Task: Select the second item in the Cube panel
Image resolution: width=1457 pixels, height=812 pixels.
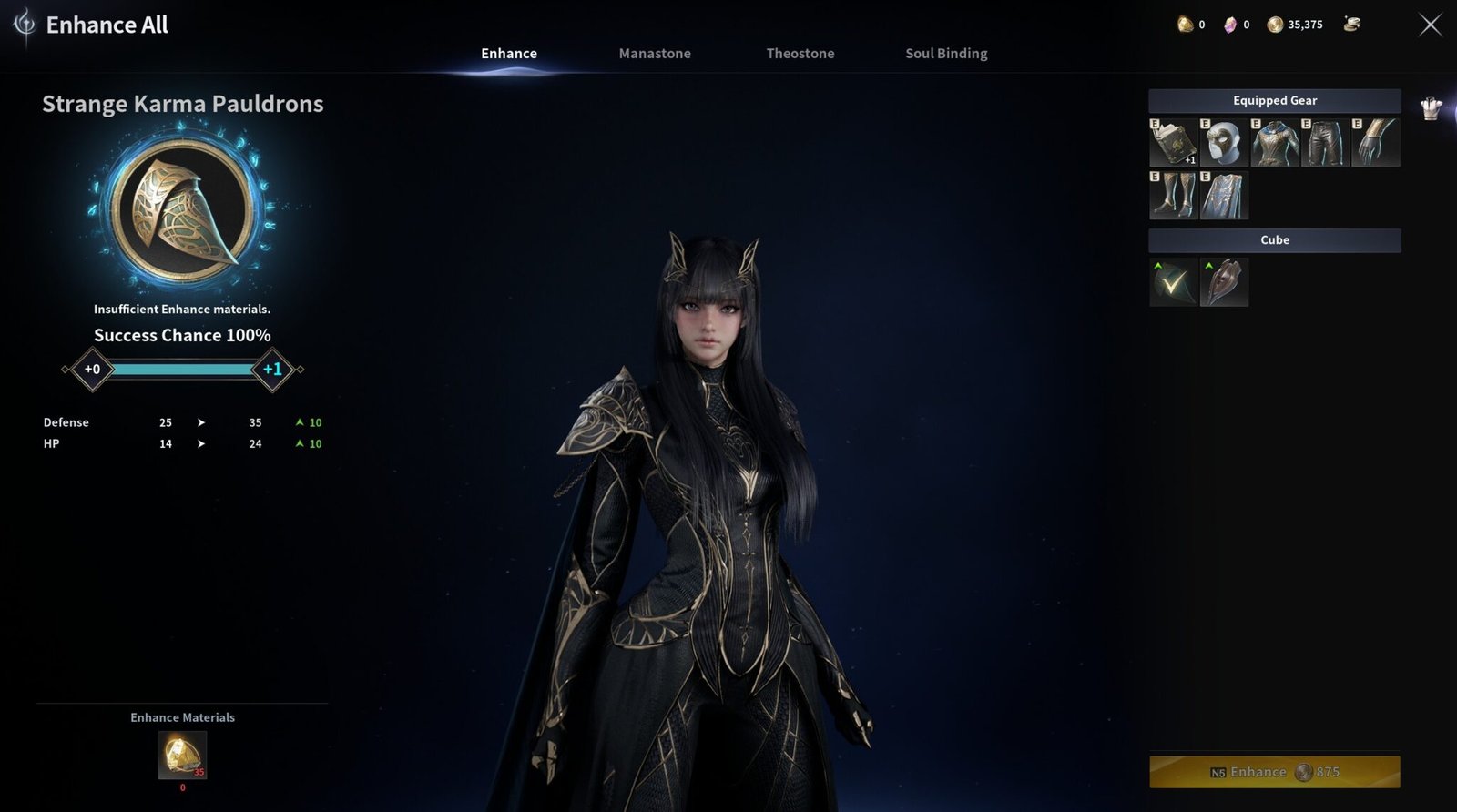Action: click(1224, 282)
